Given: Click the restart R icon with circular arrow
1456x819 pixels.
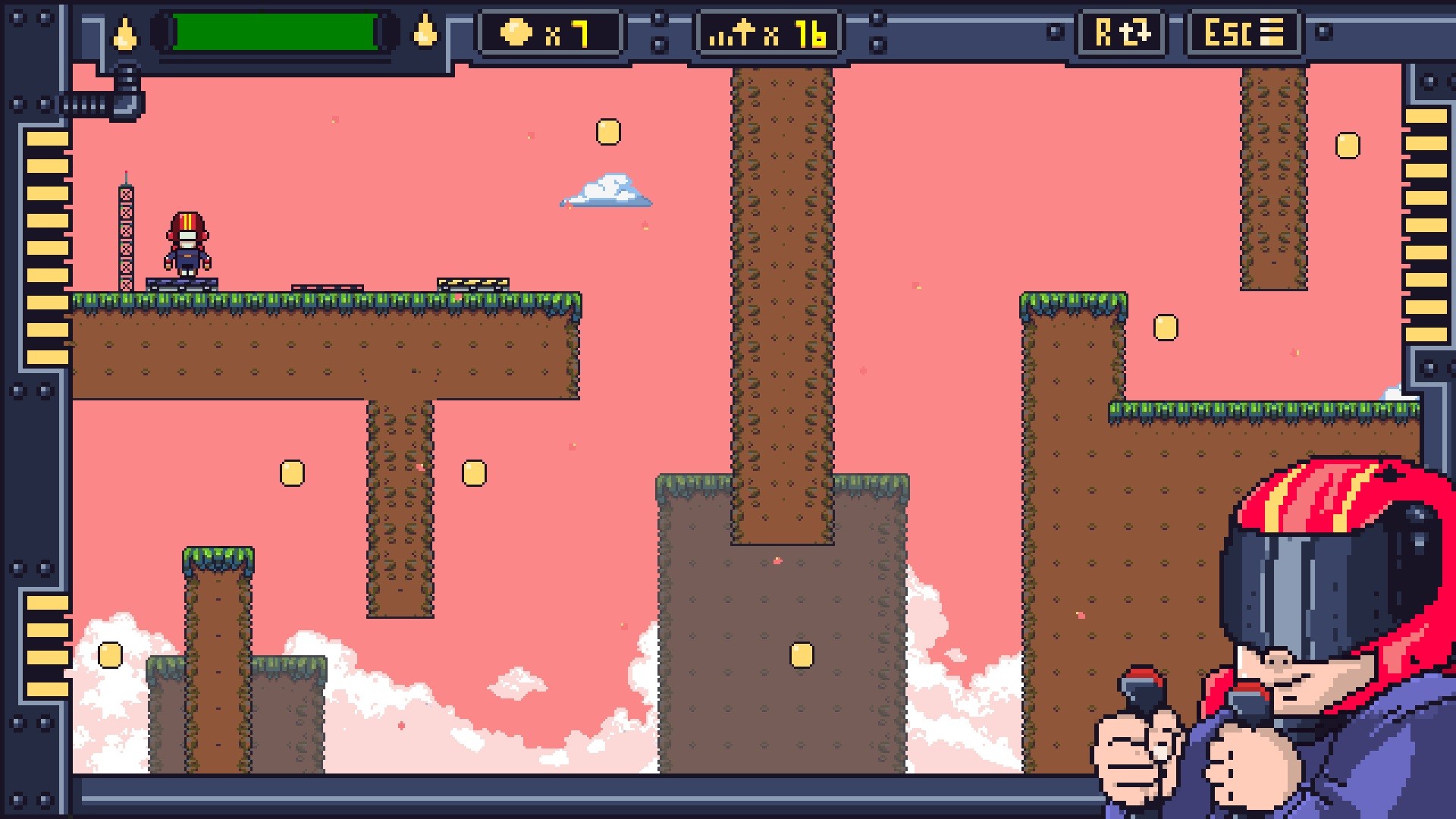Looking at the screenshot, I should tap(1121, 32).
